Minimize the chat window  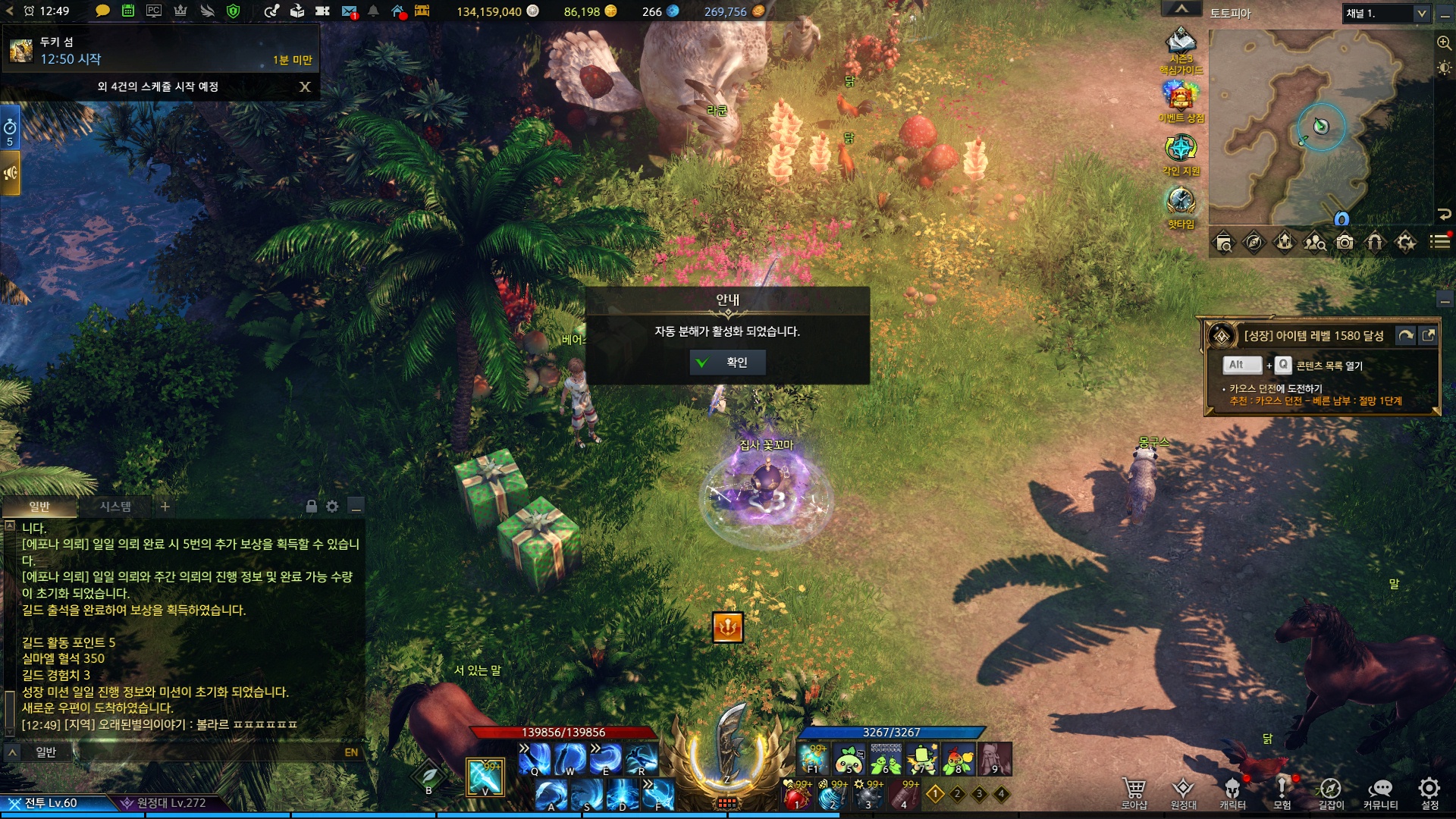(x=356, y=506)
